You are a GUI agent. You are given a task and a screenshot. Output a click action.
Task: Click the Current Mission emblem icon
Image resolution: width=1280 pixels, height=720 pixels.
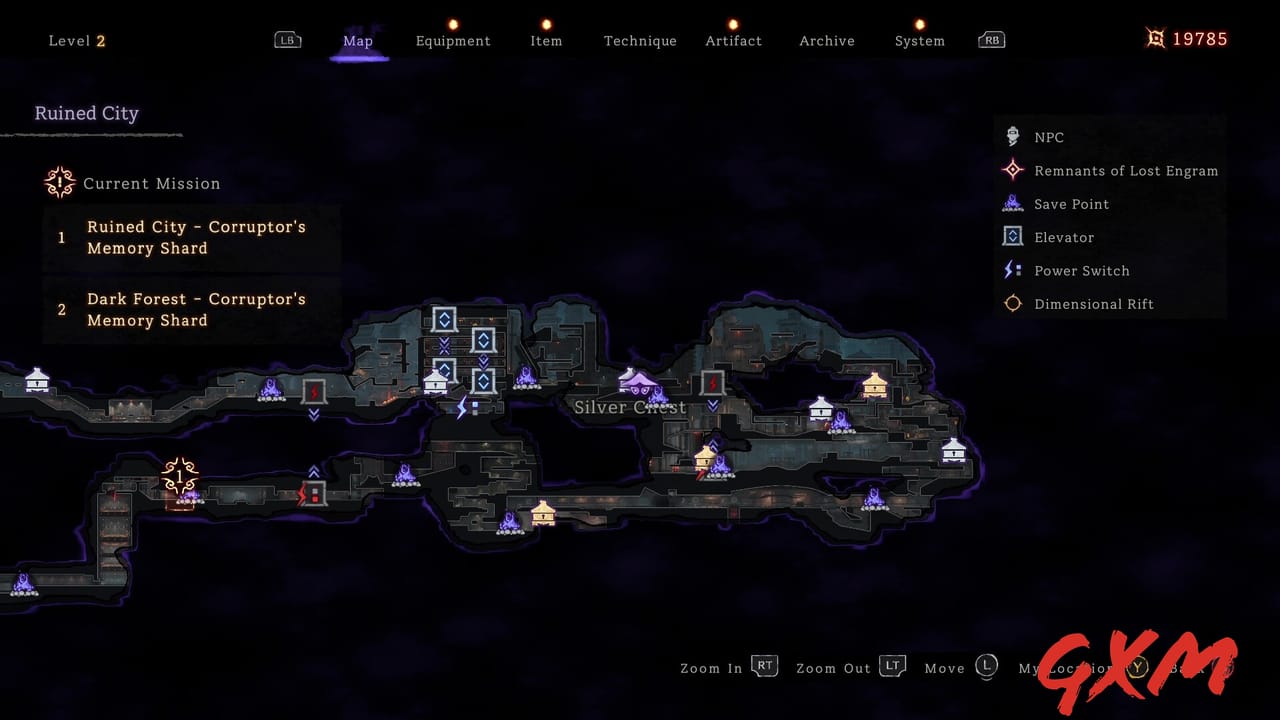coord(59,183)
